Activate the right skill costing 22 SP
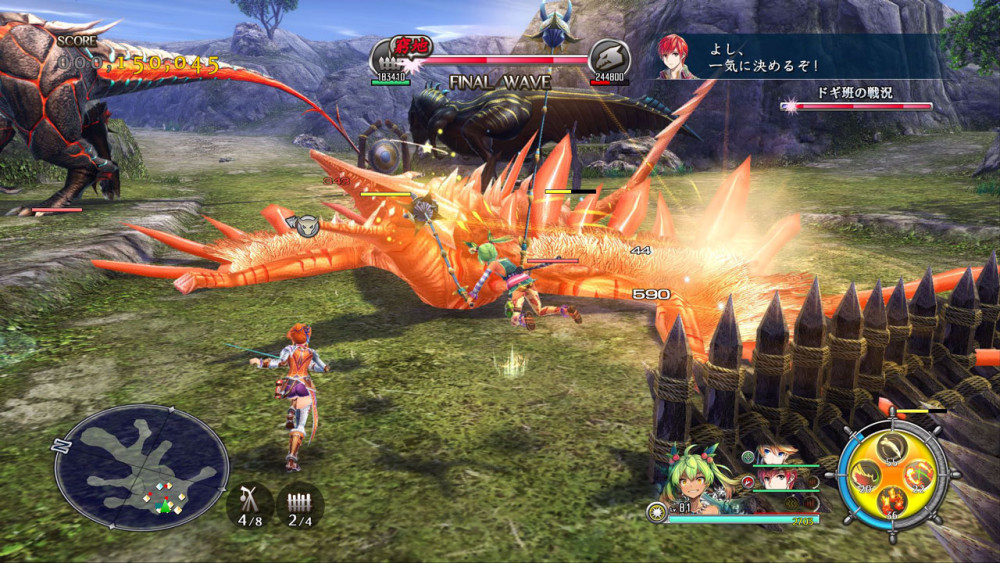Viewport: 1000px width, 563px height. [919, 474]
